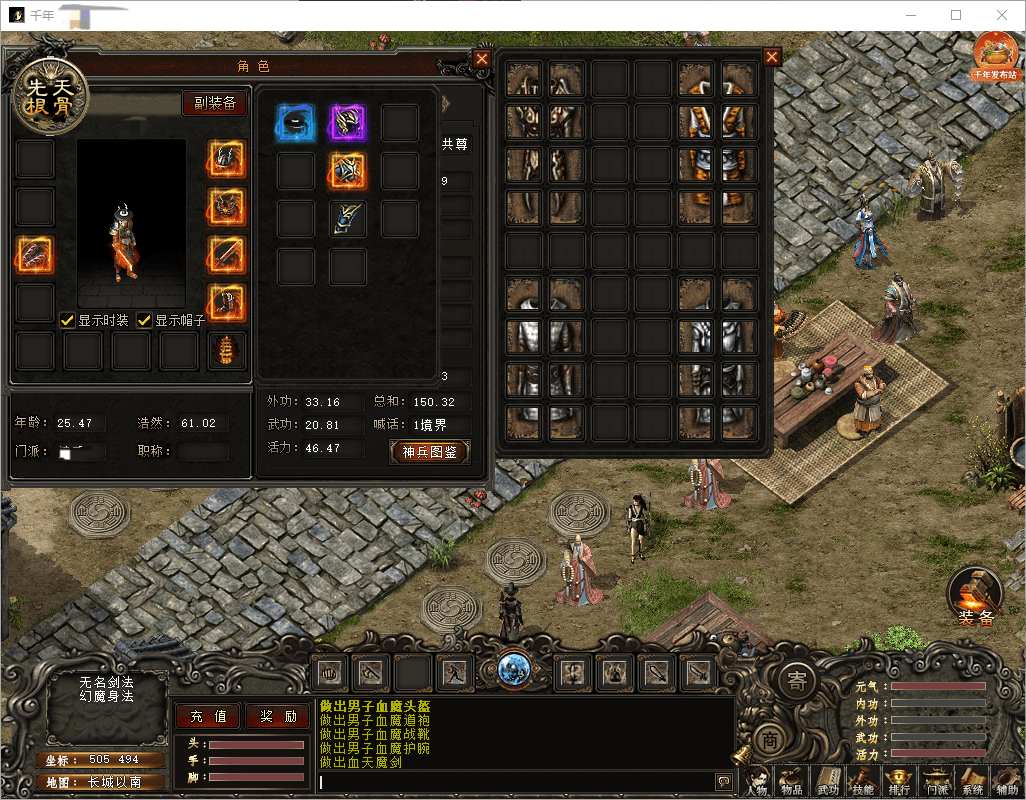Open the 武功 martial arts menu
The height and width of the screenshot is (800, 1026).
coord(828,781)
